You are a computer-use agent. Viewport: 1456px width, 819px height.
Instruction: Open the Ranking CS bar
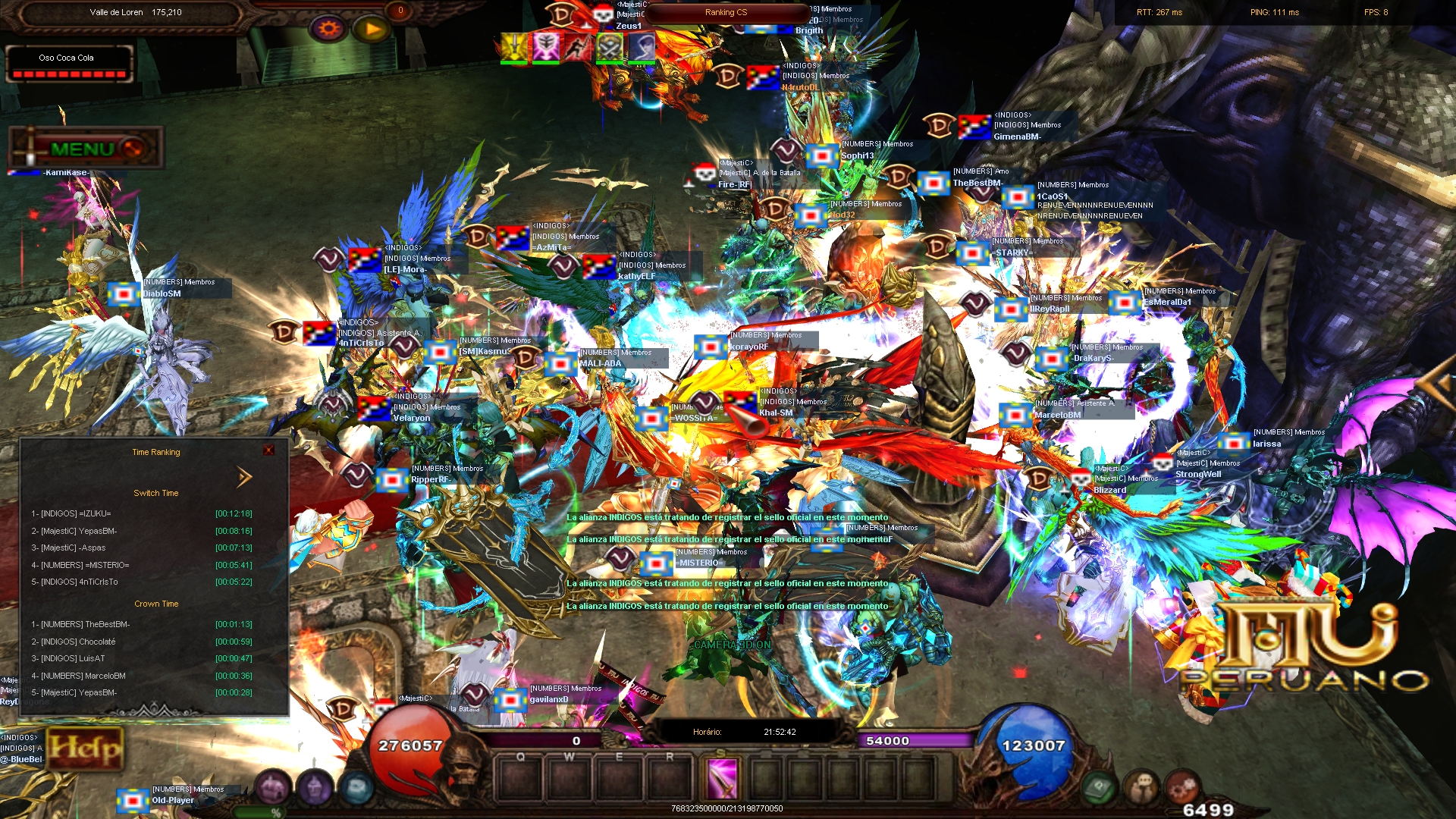pyautogui.click(x=726, y=13)
